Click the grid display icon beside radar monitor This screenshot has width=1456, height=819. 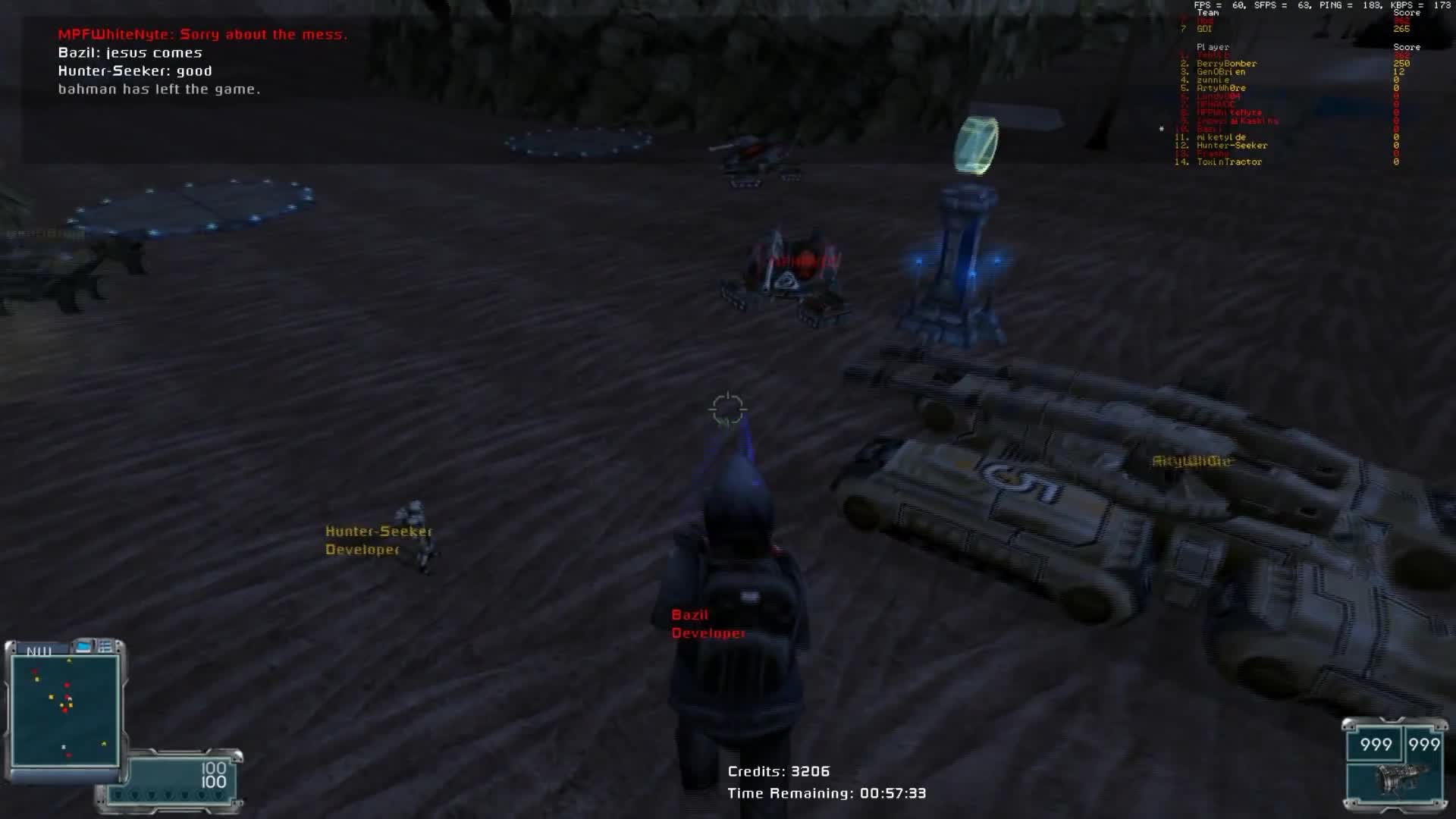click(x=105, y=646)
